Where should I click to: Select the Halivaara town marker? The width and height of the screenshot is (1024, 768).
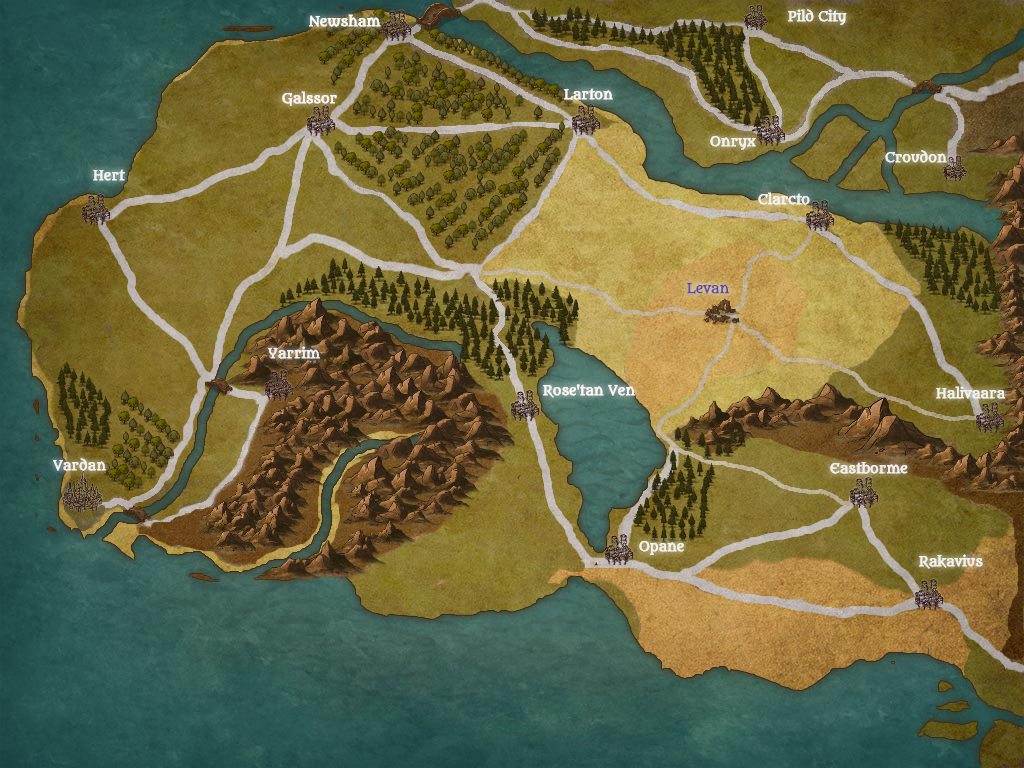989,418
